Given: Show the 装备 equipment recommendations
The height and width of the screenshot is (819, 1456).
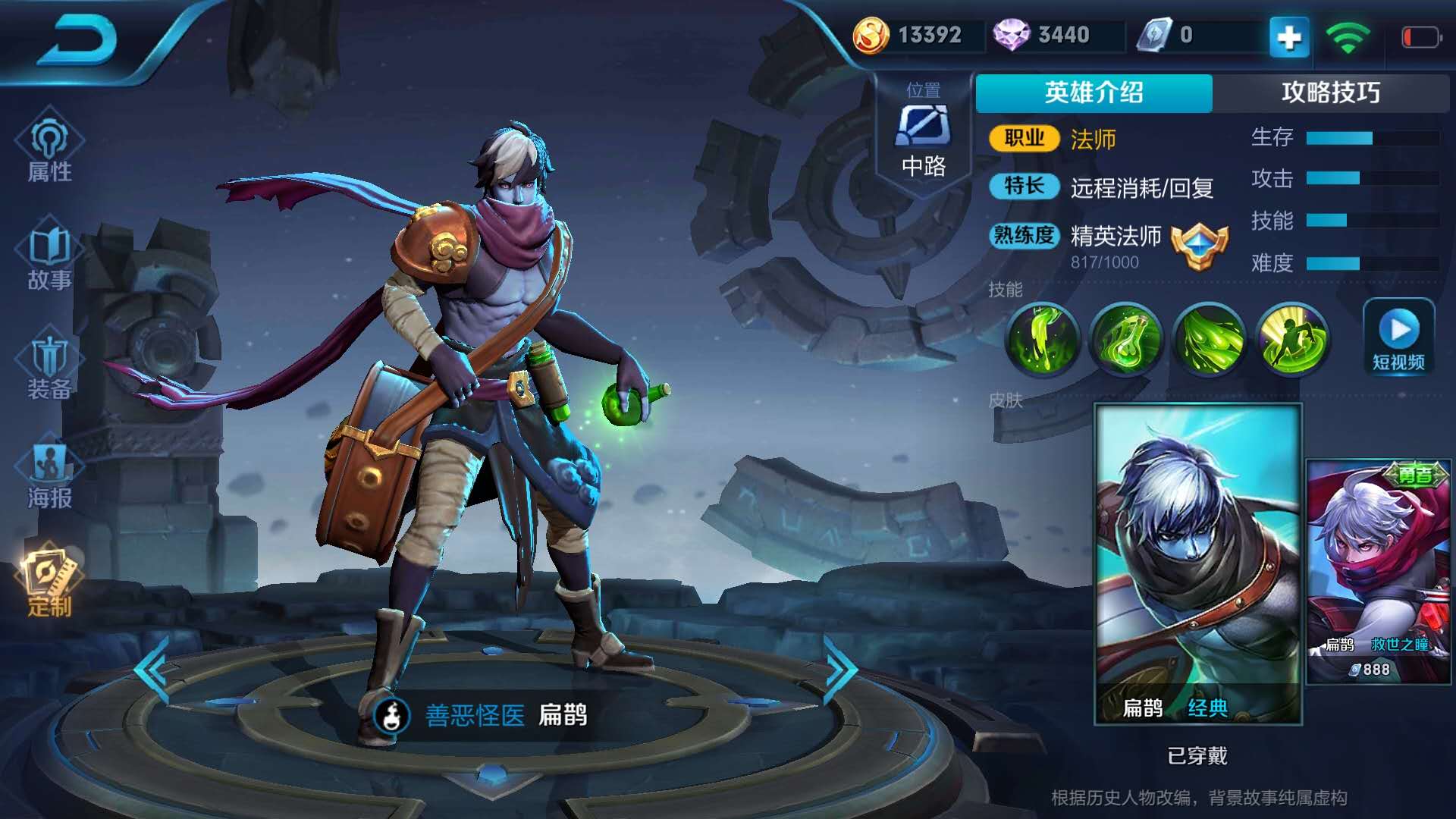Looking at the screenshot, I should point(49,367).
